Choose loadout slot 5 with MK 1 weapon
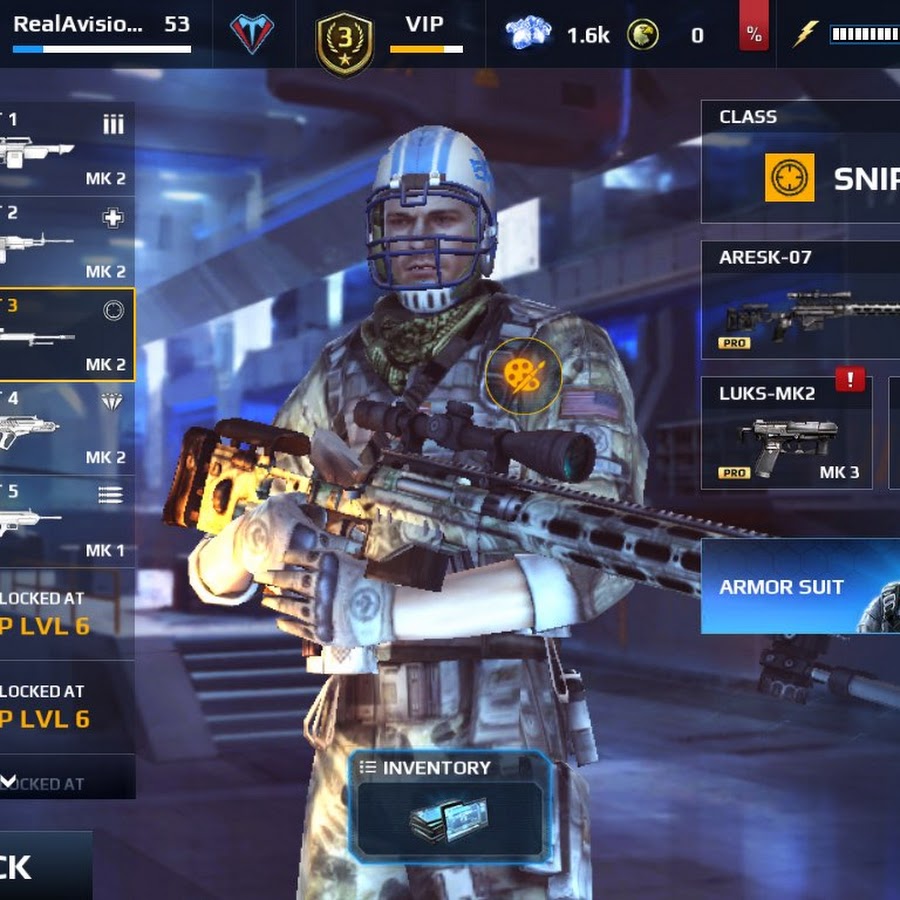The width and height of the screenshot is (900, 900). (66, 520)
